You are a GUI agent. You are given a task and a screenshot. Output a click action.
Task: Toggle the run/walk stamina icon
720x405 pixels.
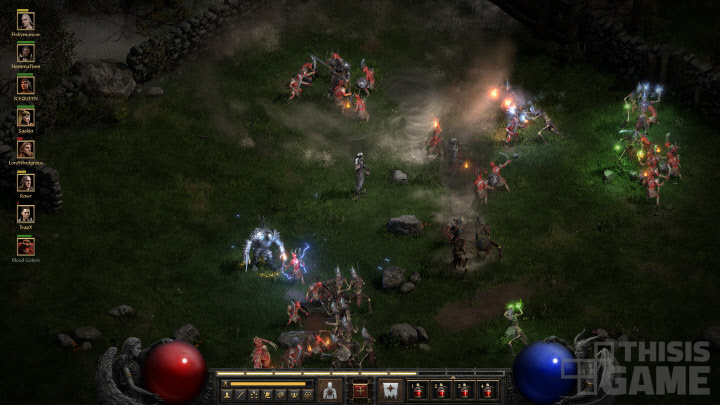225,383
